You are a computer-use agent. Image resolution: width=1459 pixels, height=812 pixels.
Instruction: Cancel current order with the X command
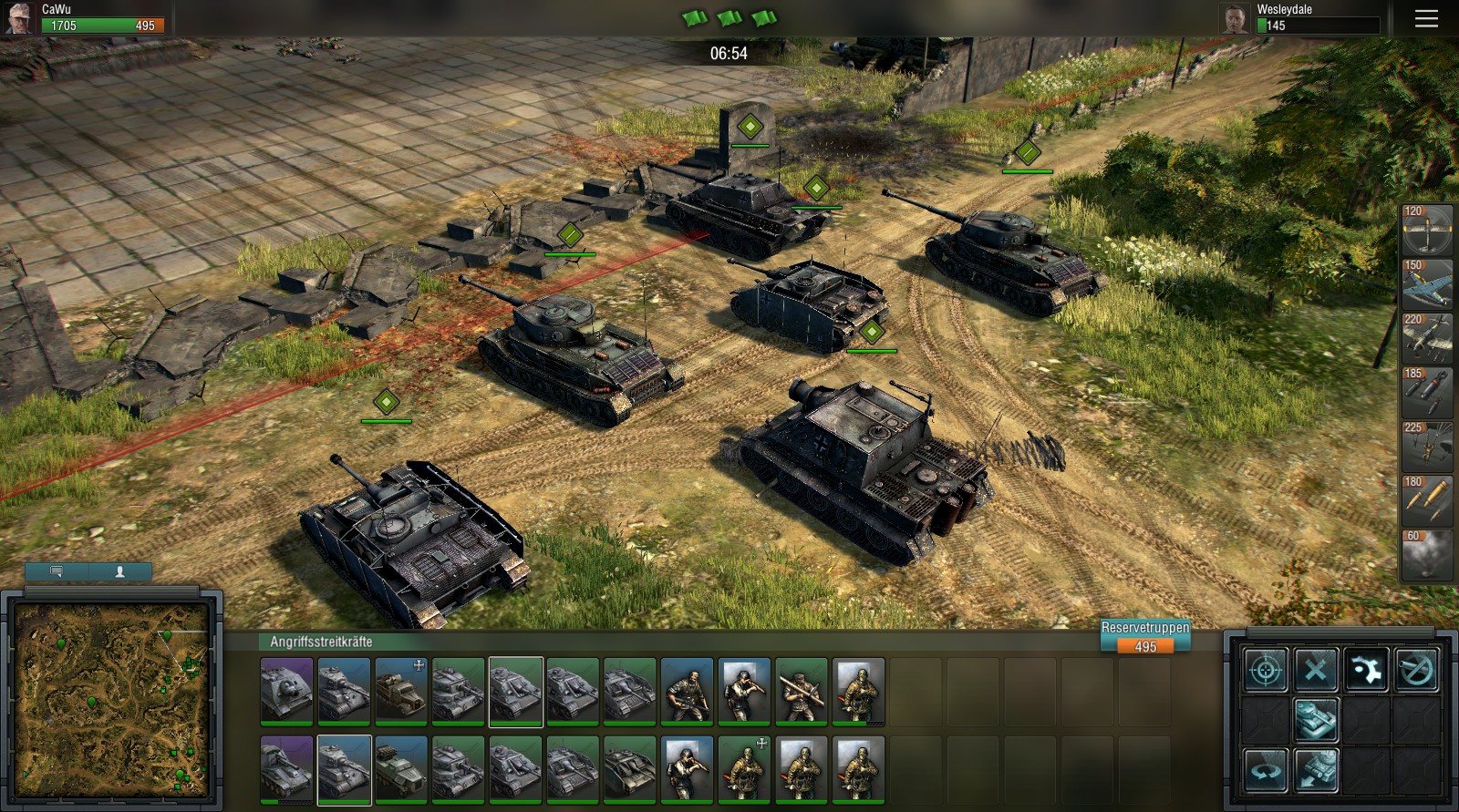pos(1314,669)
